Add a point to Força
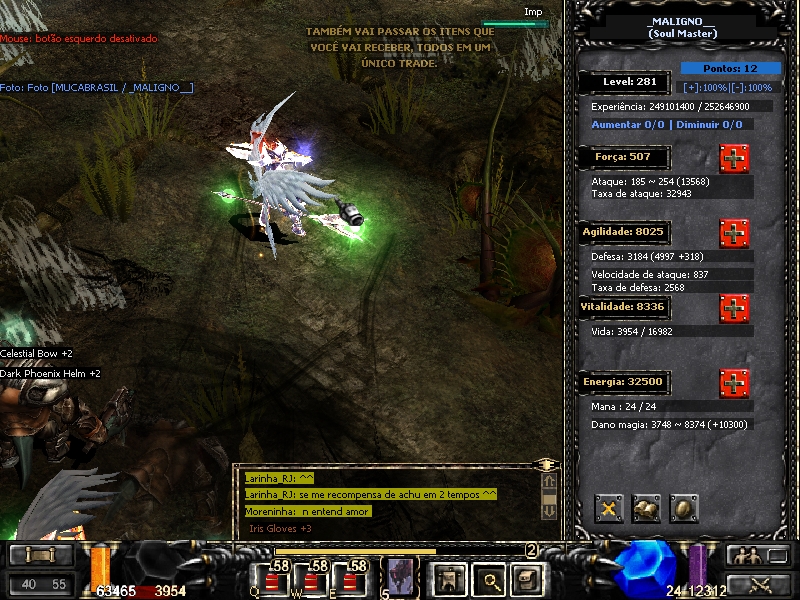Image resolution: width=800 pixels, height=600 pixels. [x=734, y=158]
